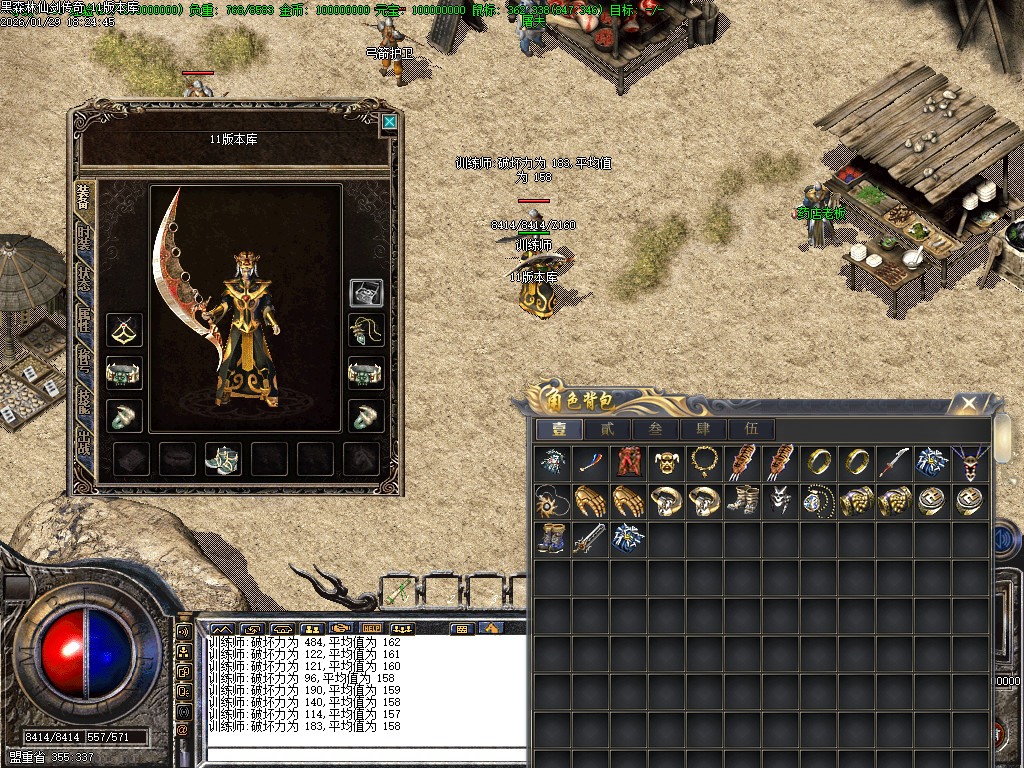
Task: Select bag page 贰
Action: pos(607,429)
